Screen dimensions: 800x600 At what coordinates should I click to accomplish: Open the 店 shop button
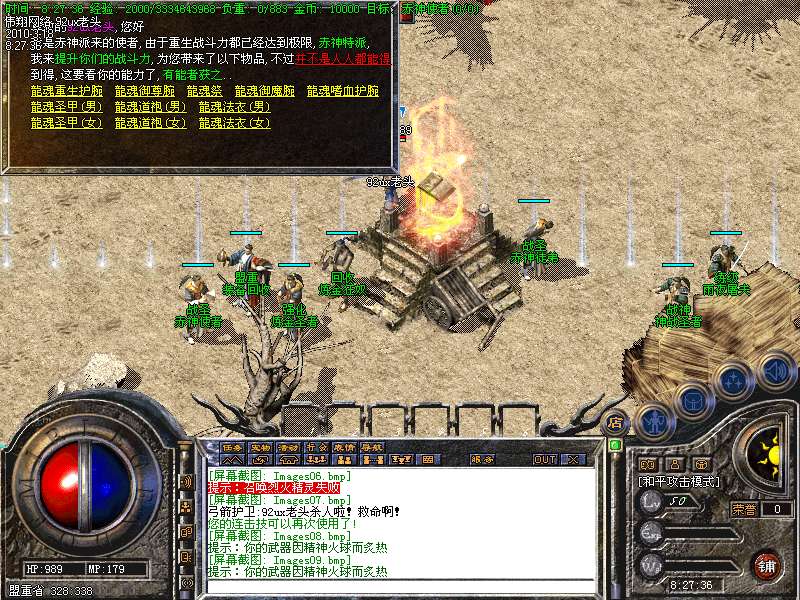[616, 422]
